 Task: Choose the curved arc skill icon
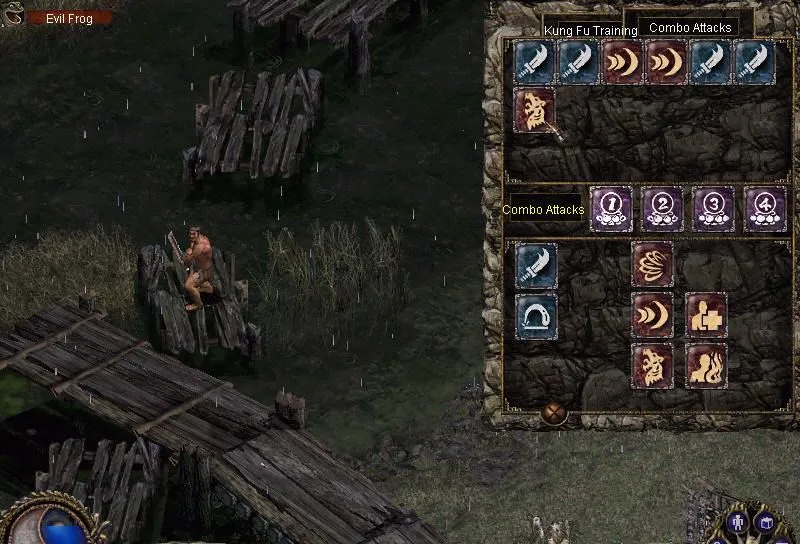pos(537,316)
